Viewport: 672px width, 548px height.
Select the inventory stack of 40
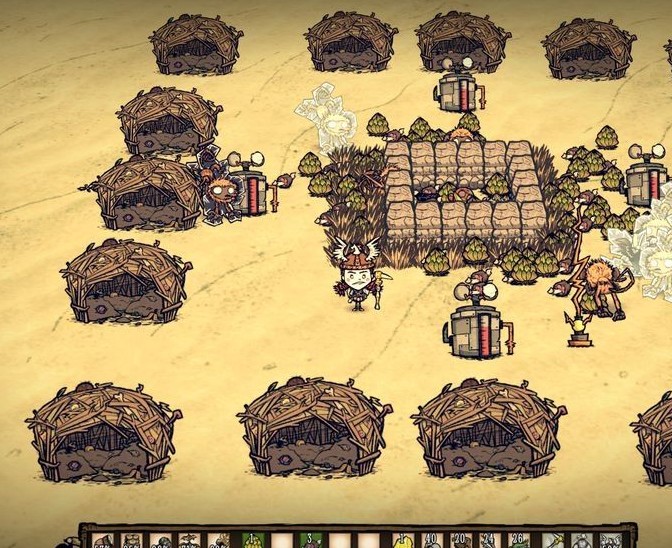click(x=431, y=540)
